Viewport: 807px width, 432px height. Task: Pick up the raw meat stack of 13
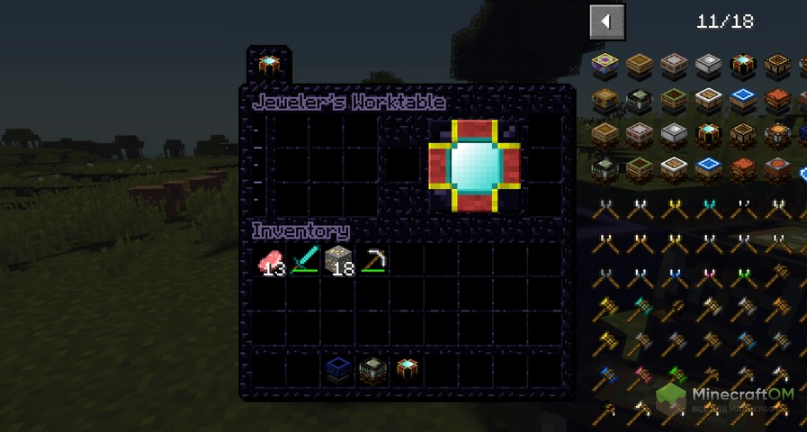coord(271,262)
